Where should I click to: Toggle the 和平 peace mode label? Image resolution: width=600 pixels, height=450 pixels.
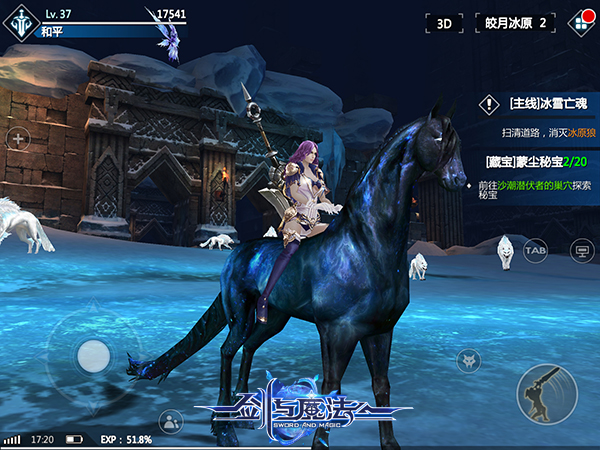tap(52, 31)
